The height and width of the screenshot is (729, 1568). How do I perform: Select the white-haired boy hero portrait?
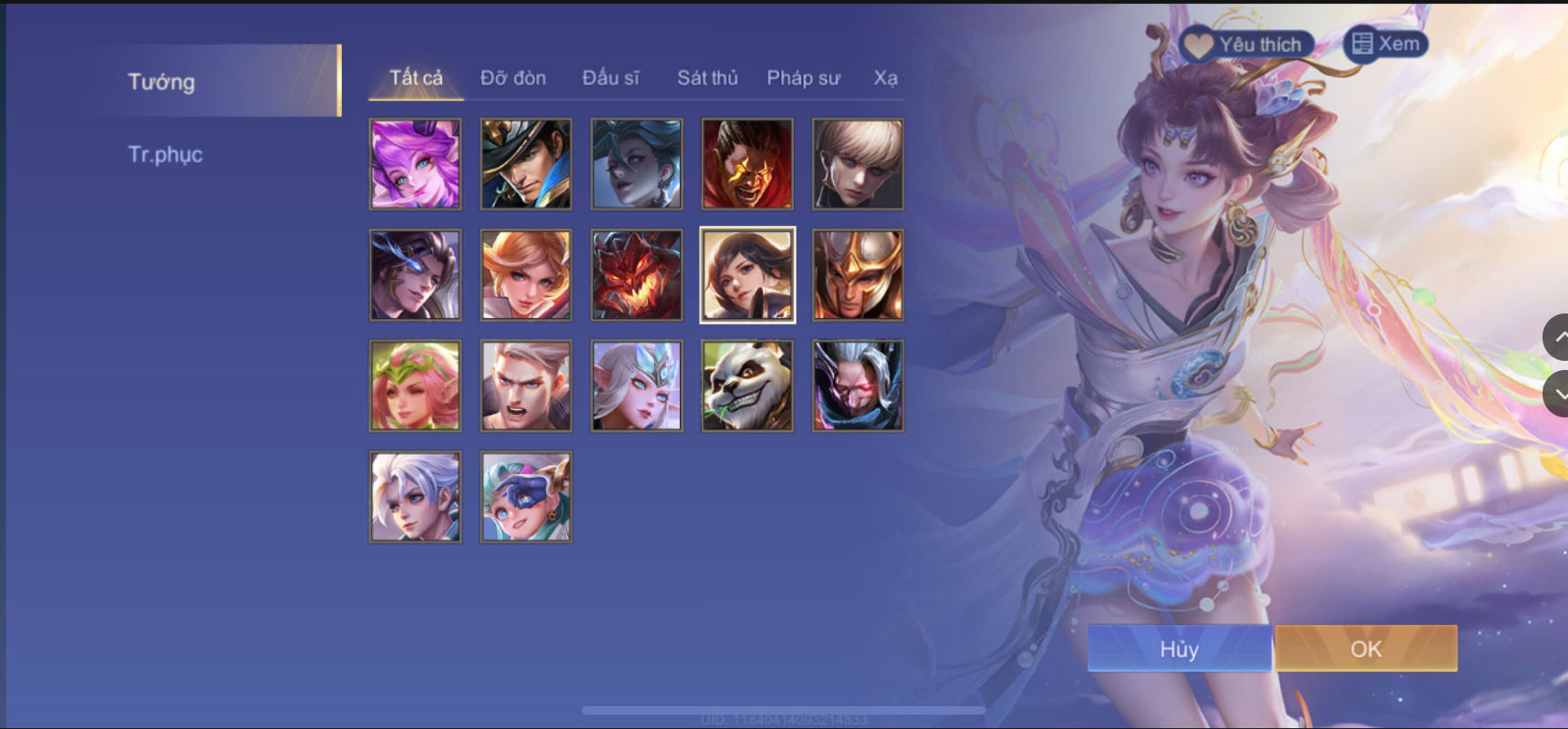coord(415,496)
